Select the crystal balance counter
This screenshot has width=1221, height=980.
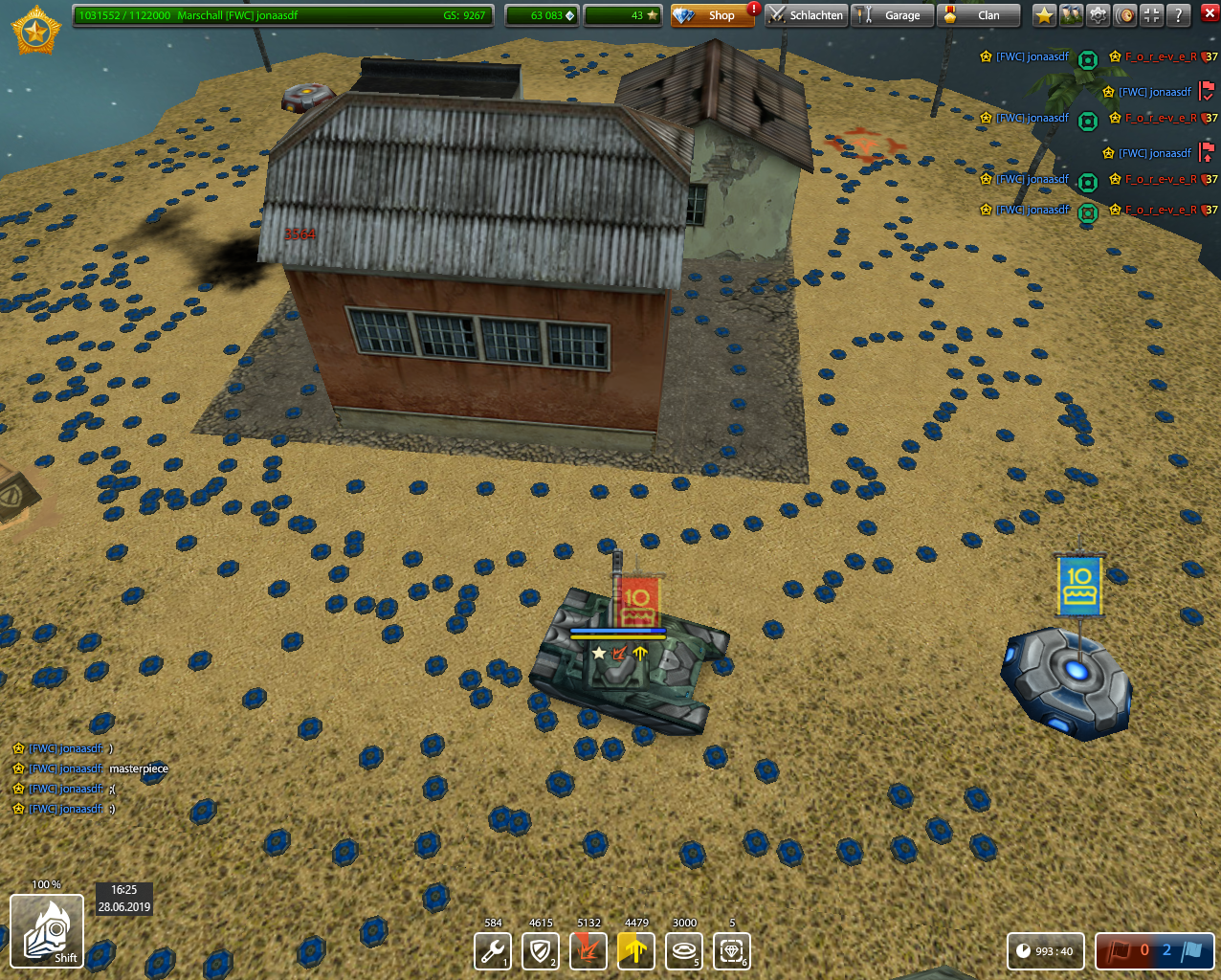click(542, 15)
